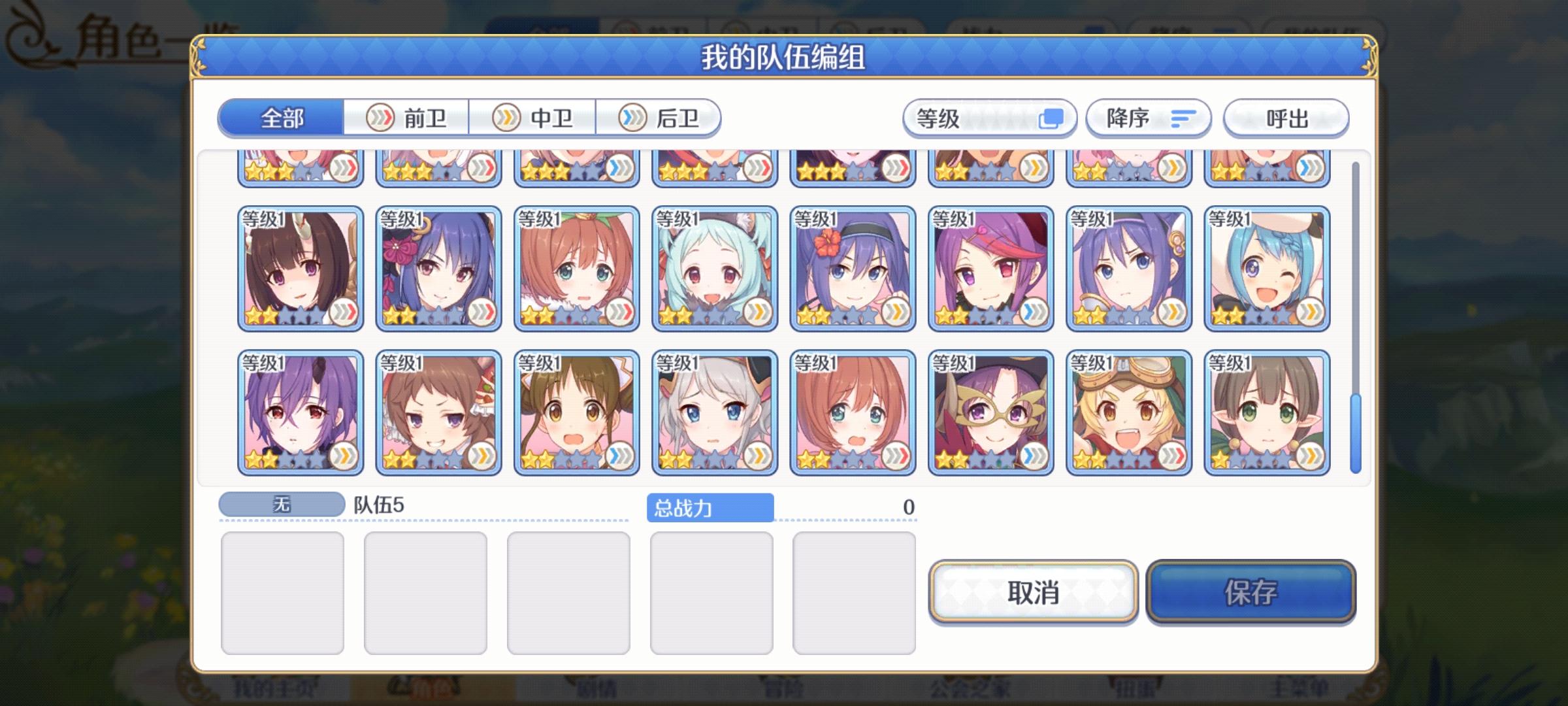1568x706 pixels.
Task: Toggle 降序 descending sort order
Action: [x=1147, y=118]
